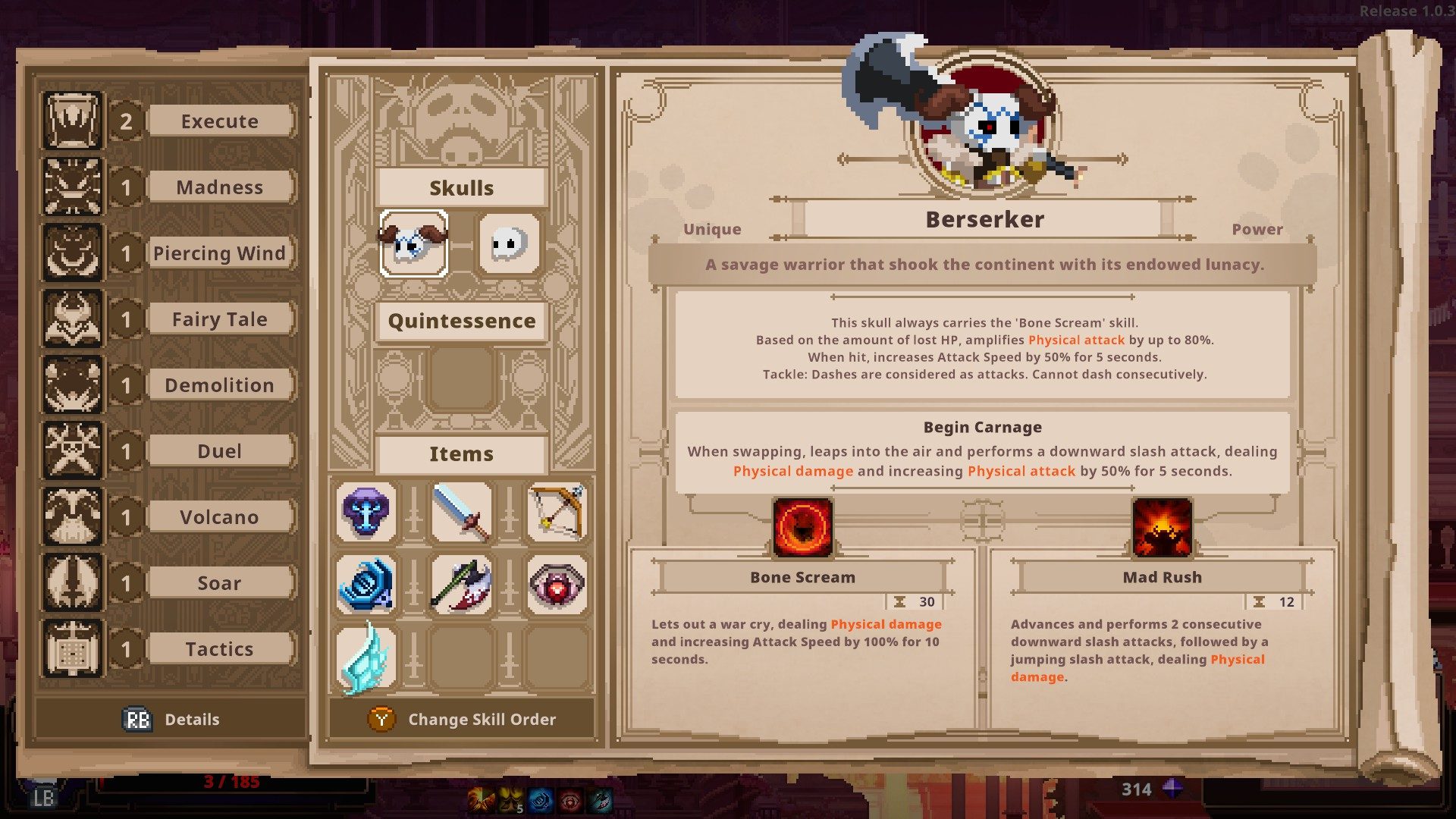Open the Demolition inscription

(219, 385)
